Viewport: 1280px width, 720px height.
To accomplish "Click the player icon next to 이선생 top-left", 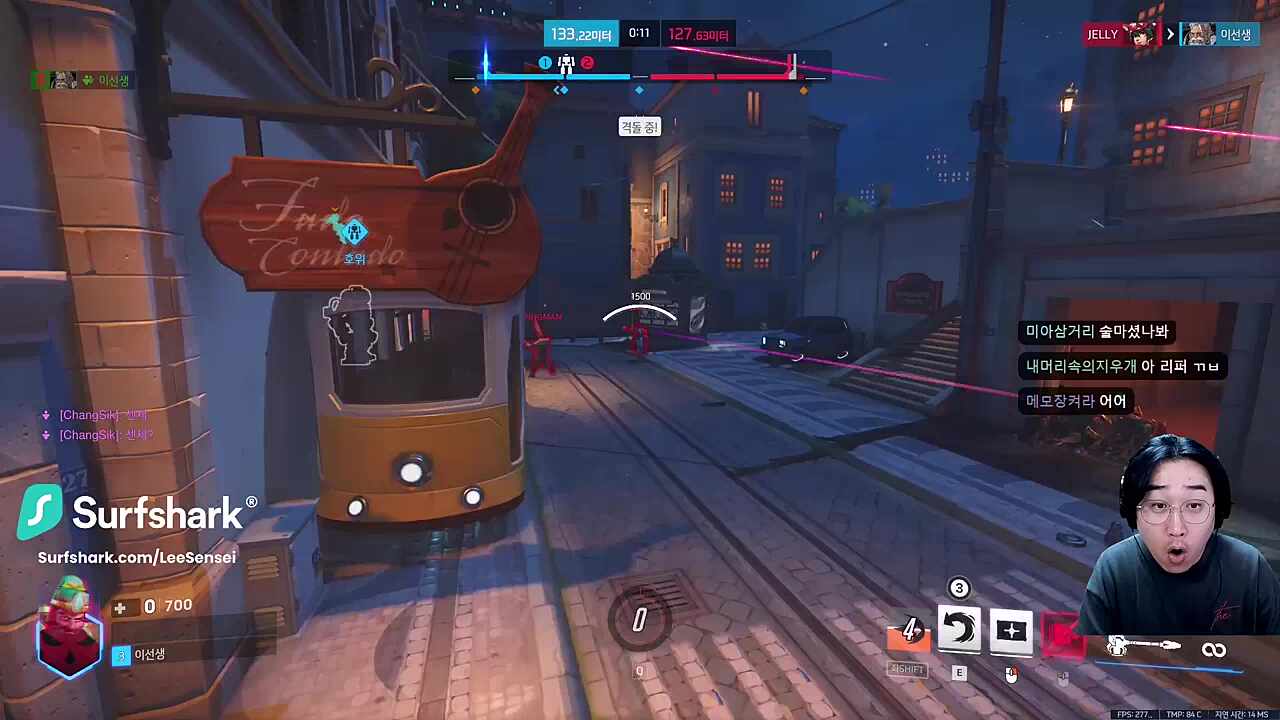I will pos(62,80).
